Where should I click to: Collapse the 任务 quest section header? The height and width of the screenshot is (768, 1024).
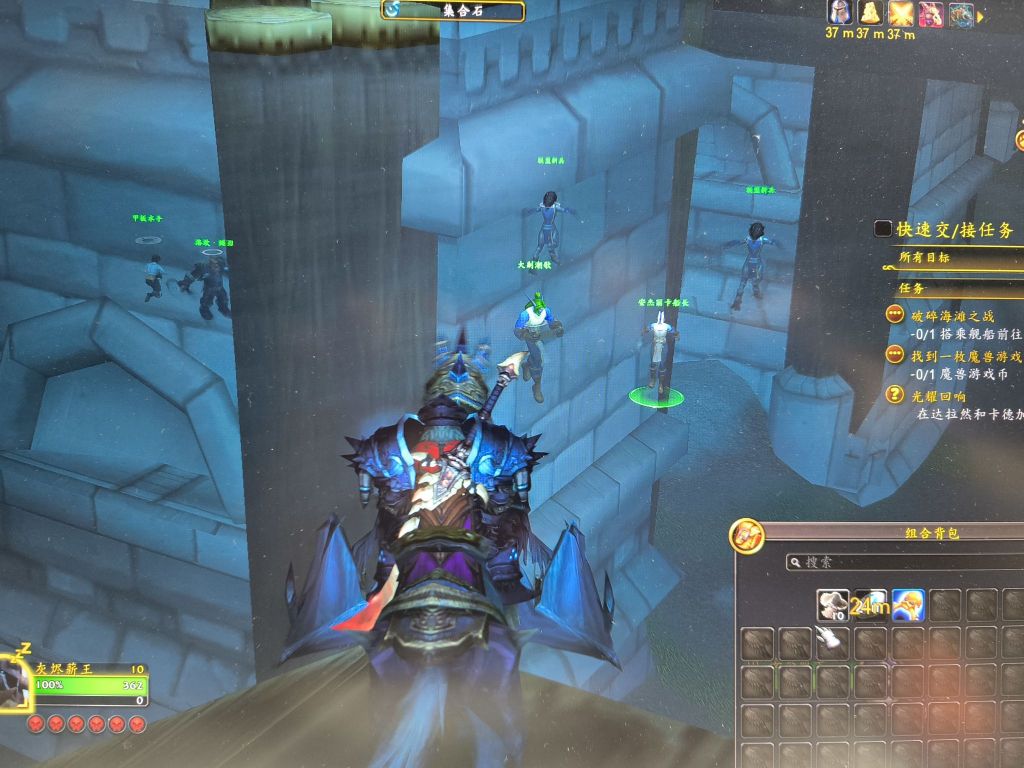point(912,288)
